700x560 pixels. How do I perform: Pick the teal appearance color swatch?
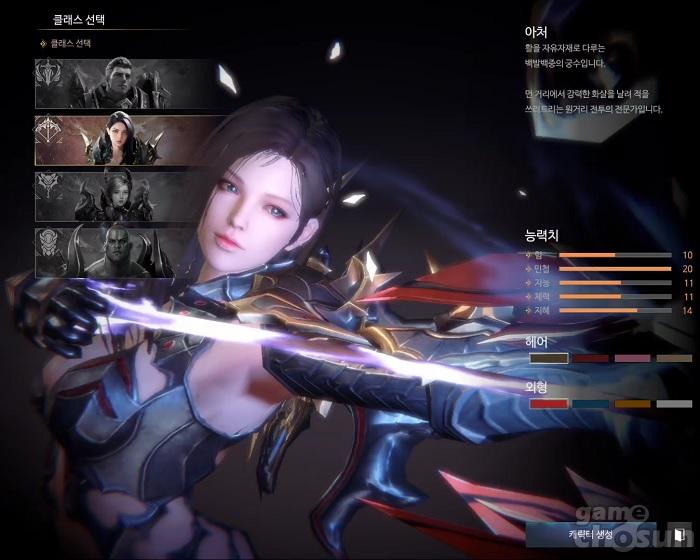pos(589,403)
